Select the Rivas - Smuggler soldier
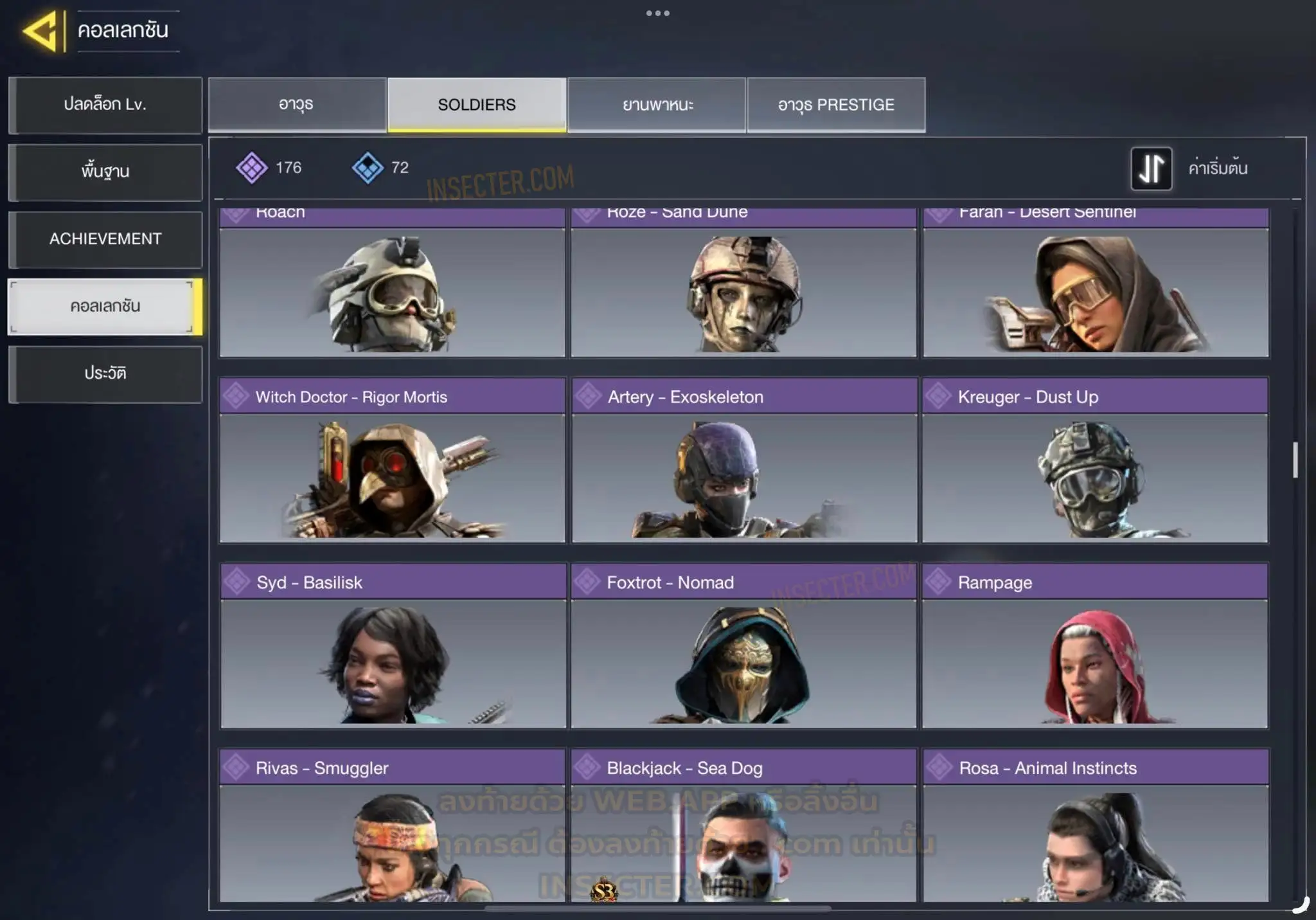Viewport: 1316px width, 920px height. pyautogui.click(x=392, y=826)
